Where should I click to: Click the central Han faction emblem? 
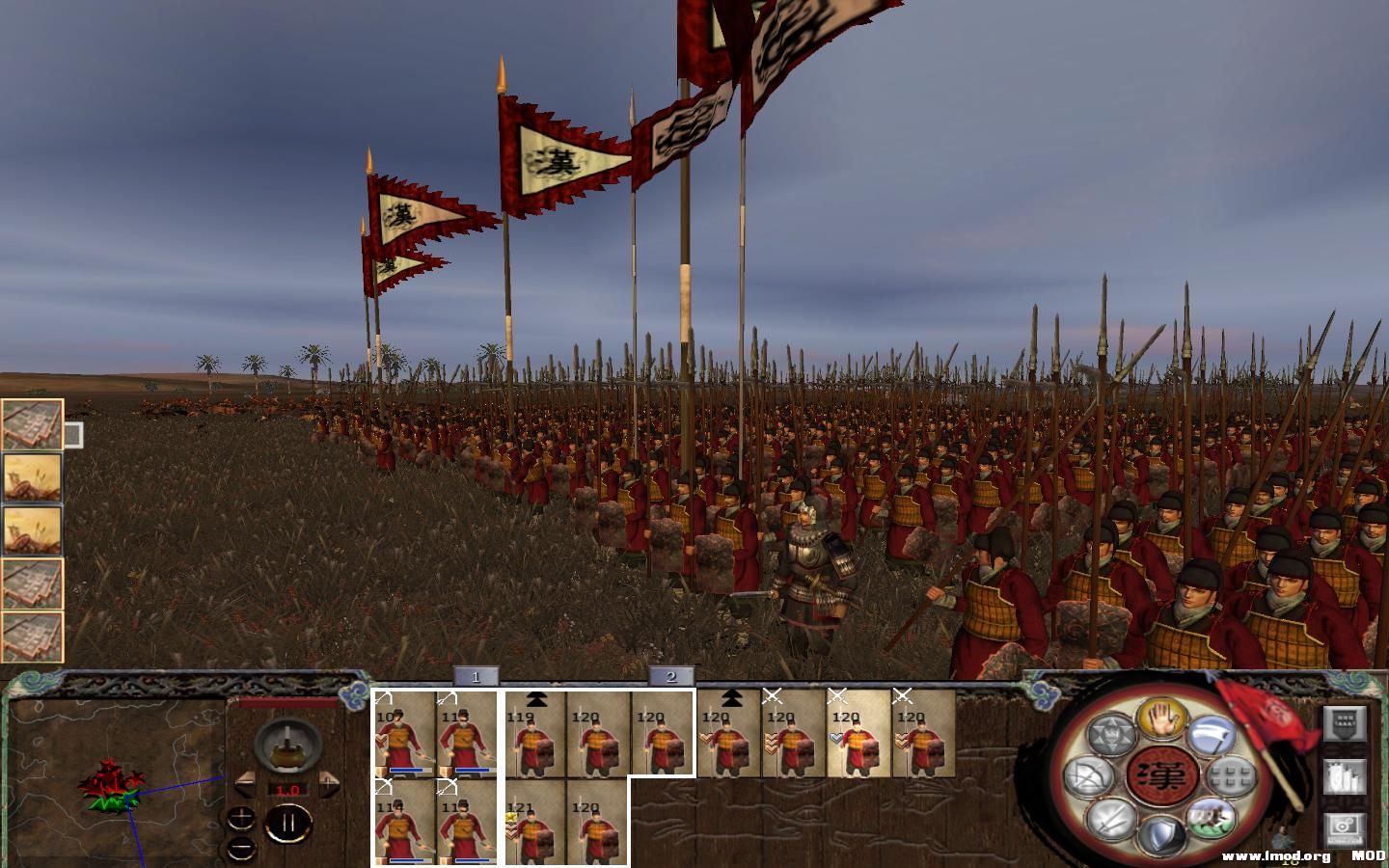pos(1159,777)
